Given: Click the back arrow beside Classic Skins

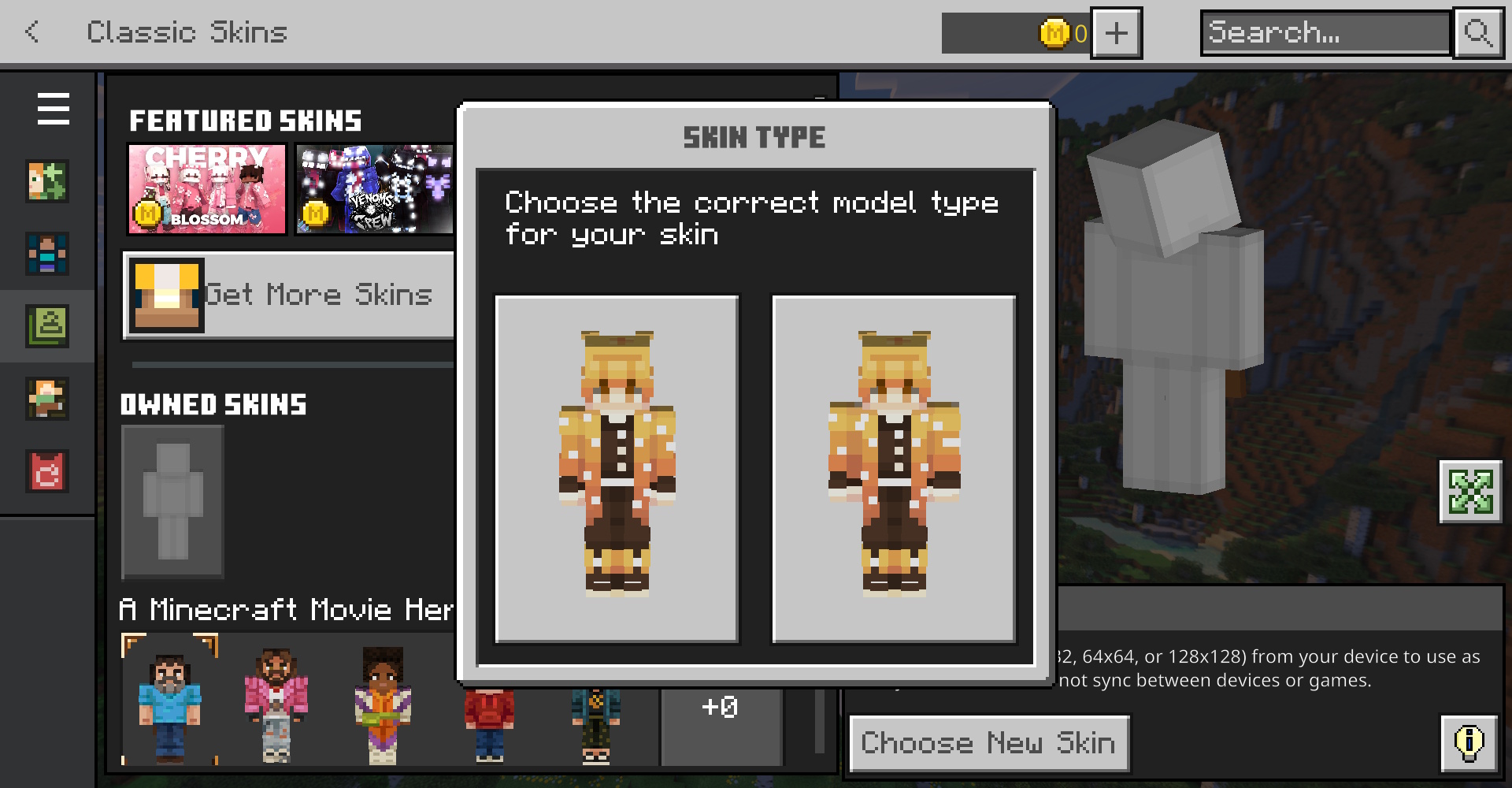Looking at the screenshot, I should coord(31,32).
